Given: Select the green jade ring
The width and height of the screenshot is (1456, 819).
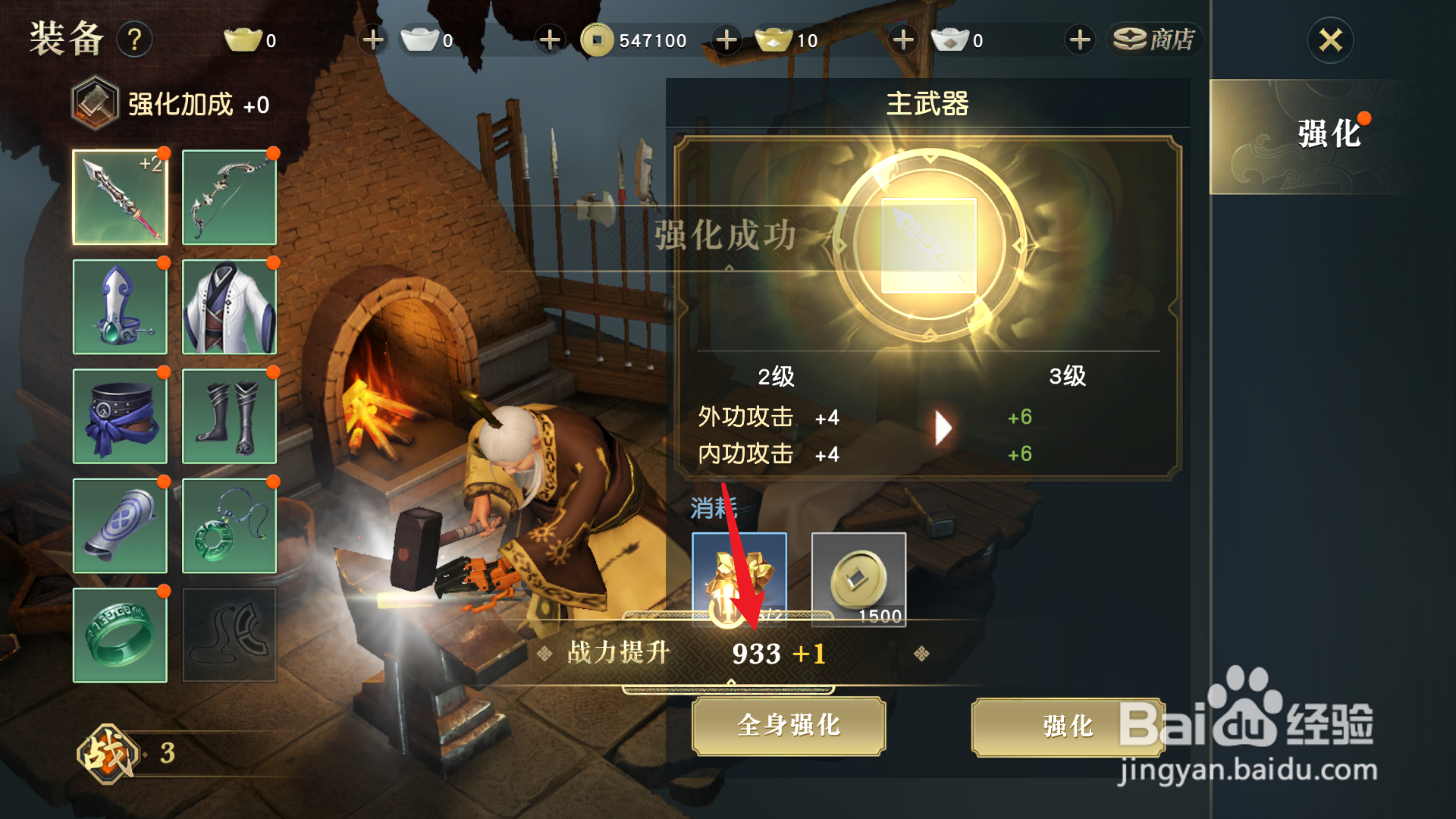Looking at the screenshot, I should (x=120, y=635).
